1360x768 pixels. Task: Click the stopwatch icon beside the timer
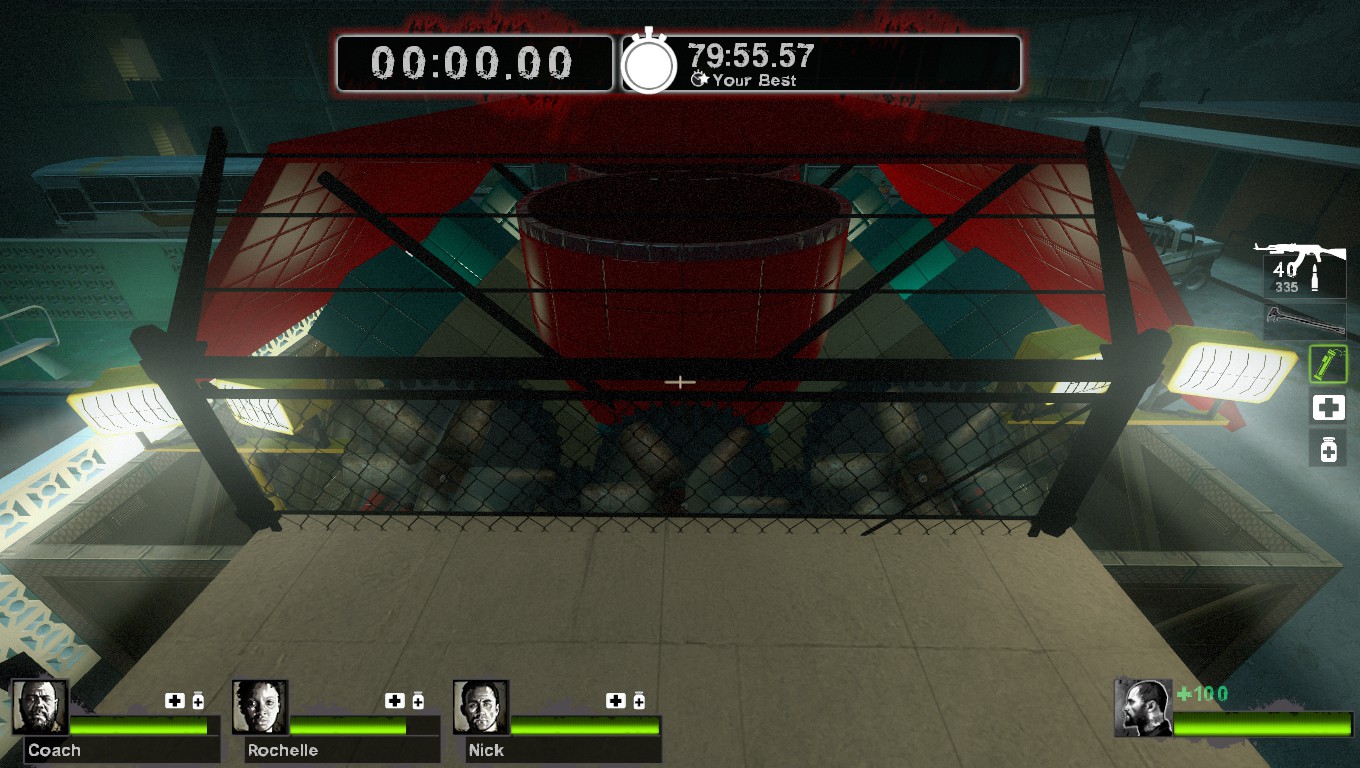(x=649, y=63)
